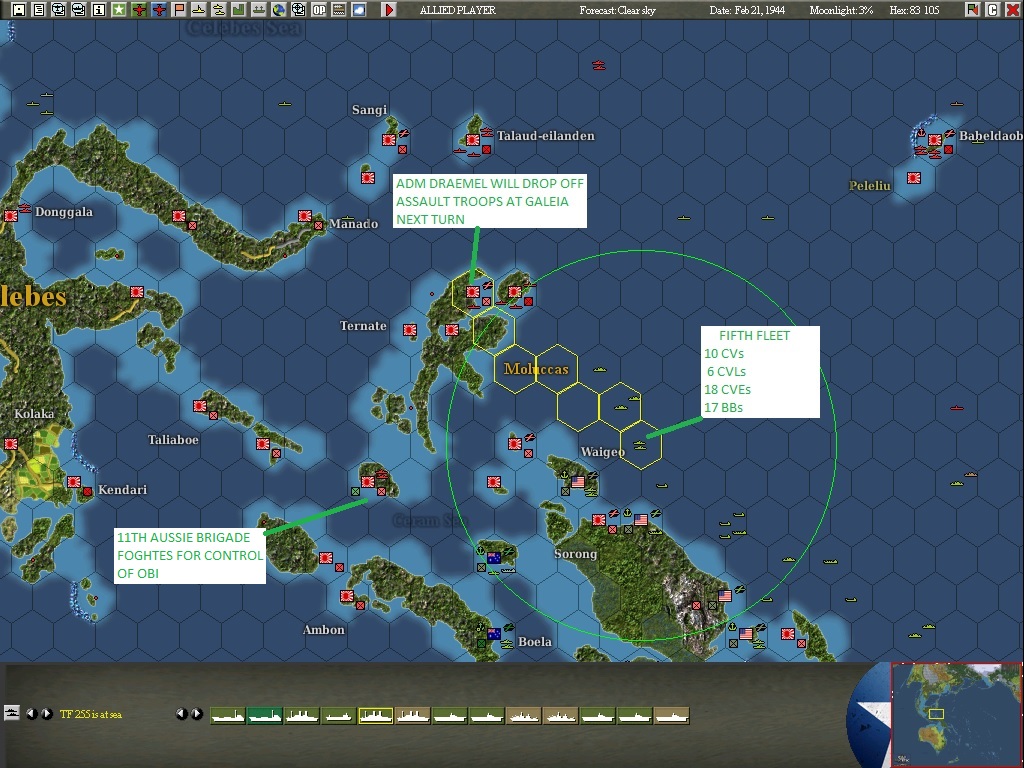Click the ship icon beside TF arrows
Image resolution: width=1032 pixels, height=768 pixels.
12,713
